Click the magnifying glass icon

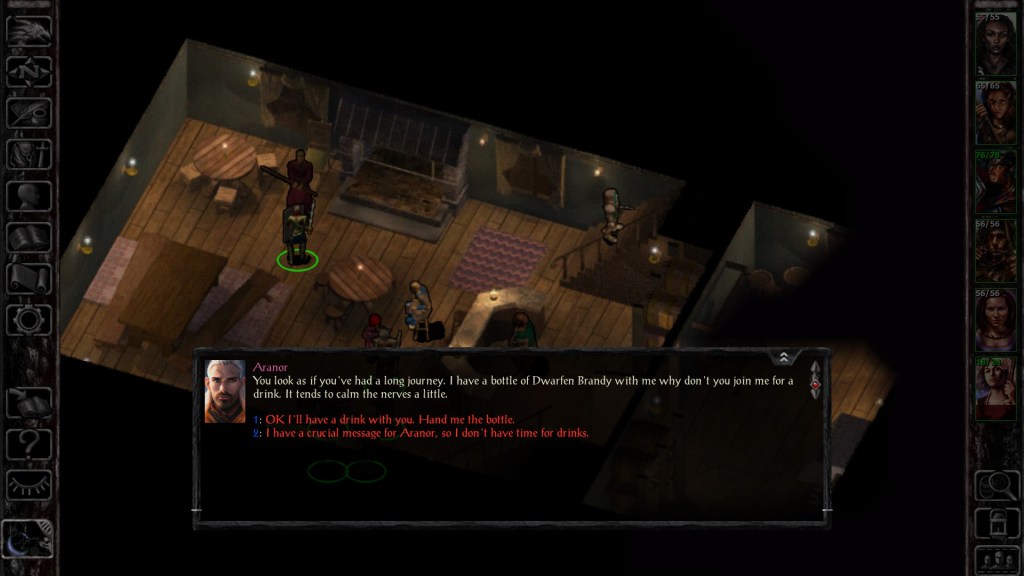[x=996, y=484]
